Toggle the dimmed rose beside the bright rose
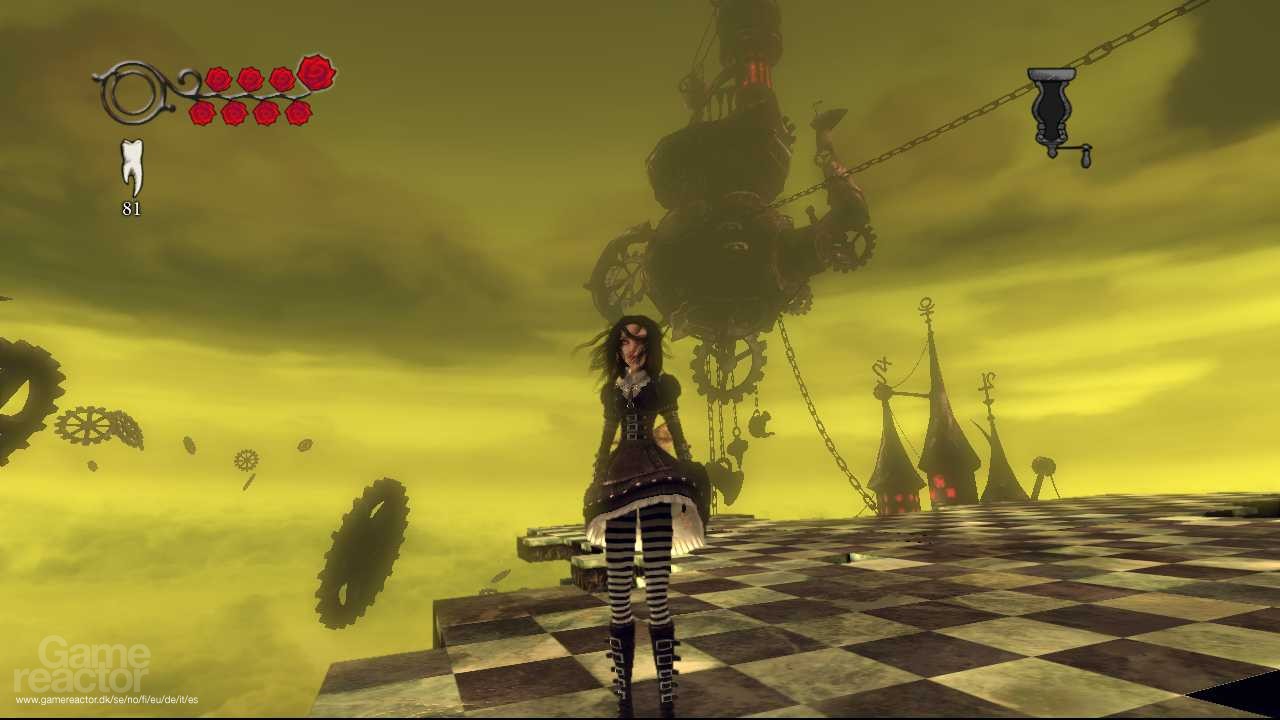Viewport: 1280px width, 720px height. [281, 78]
